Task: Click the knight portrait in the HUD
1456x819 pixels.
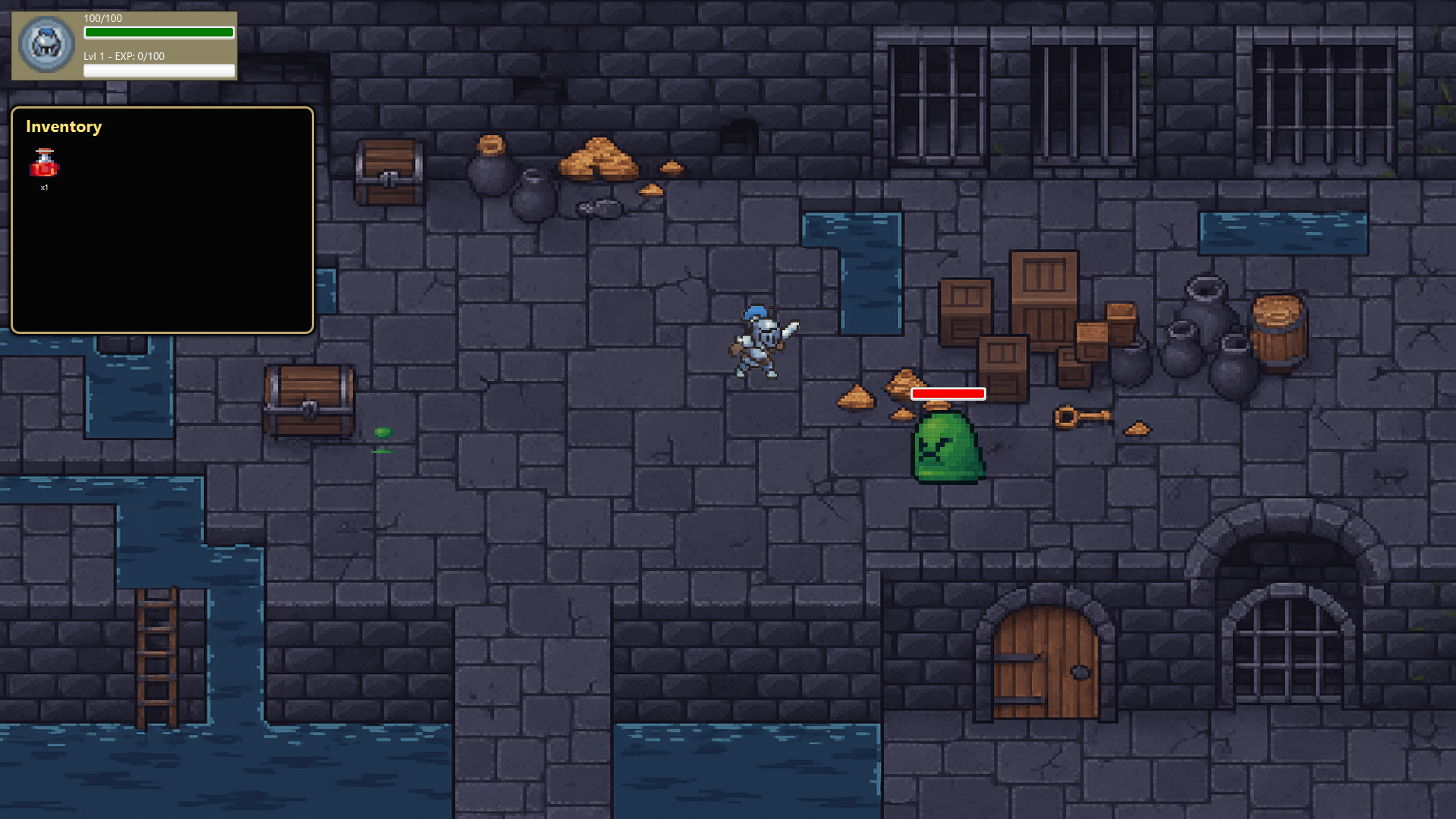Action: (46, 45)
